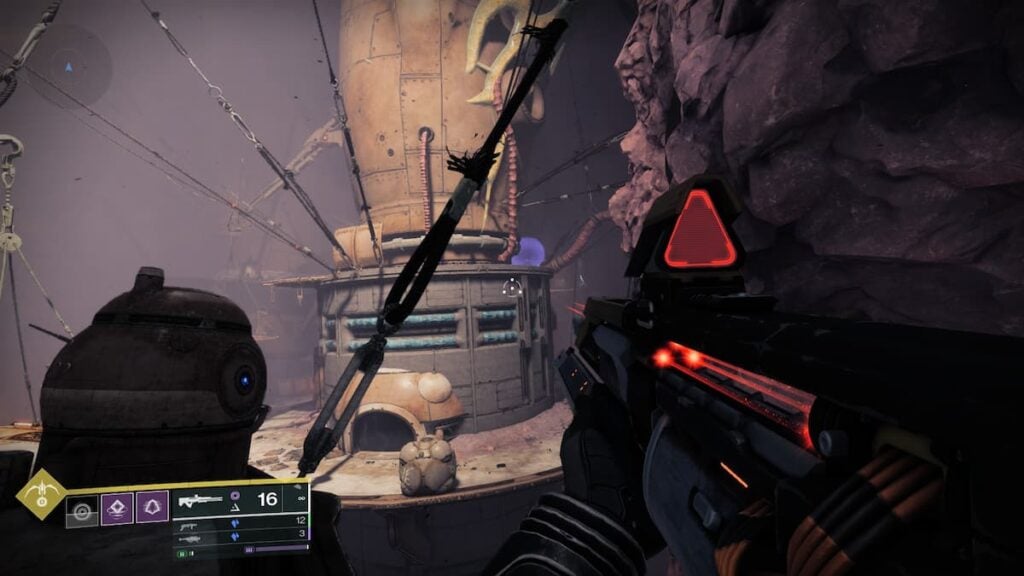Activate the golden Super ability diamond
Viewport: 1024px width, 576px height.
(x=41, y=494)
